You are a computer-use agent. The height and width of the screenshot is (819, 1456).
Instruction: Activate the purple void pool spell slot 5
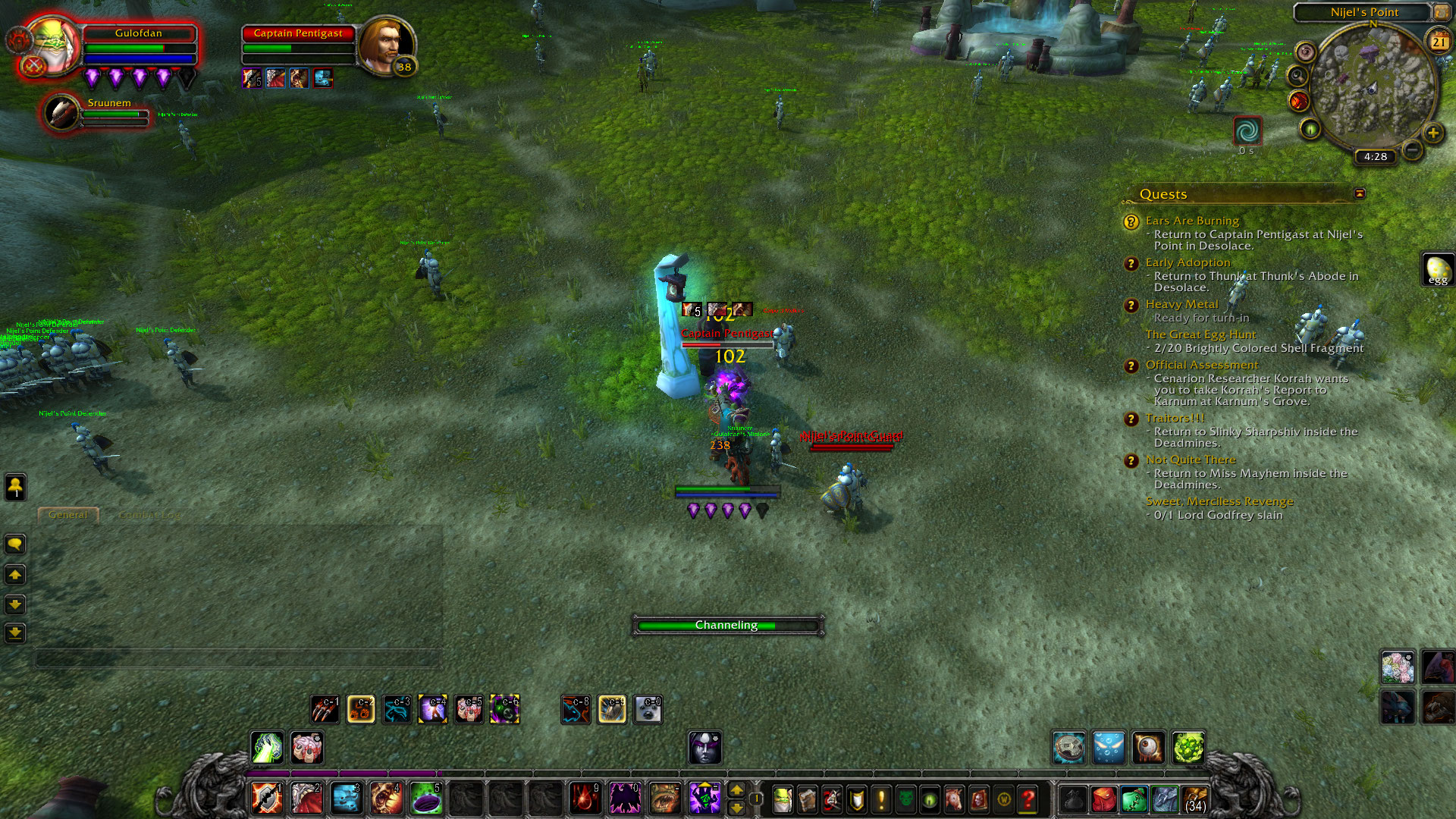pyautogui.click(x=426, y=798)
